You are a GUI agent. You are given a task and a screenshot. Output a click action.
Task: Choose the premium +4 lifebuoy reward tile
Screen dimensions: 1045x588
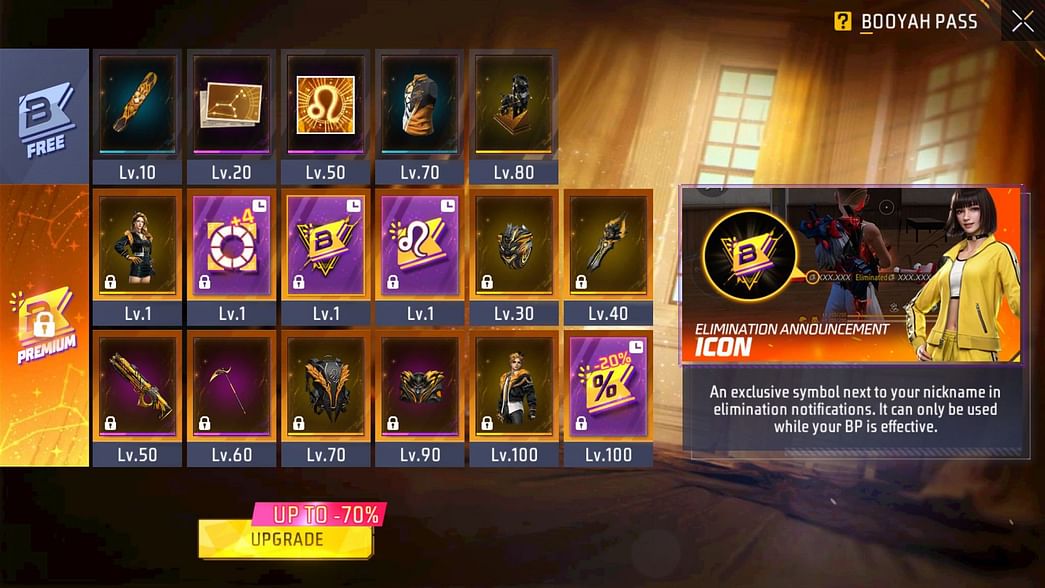pyautogui.click(x=231, y=246)
